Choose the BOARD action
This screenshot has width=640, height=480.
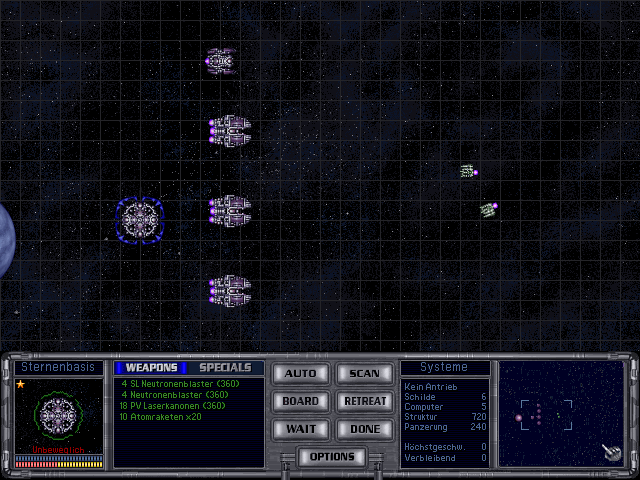tap(300, 401)
